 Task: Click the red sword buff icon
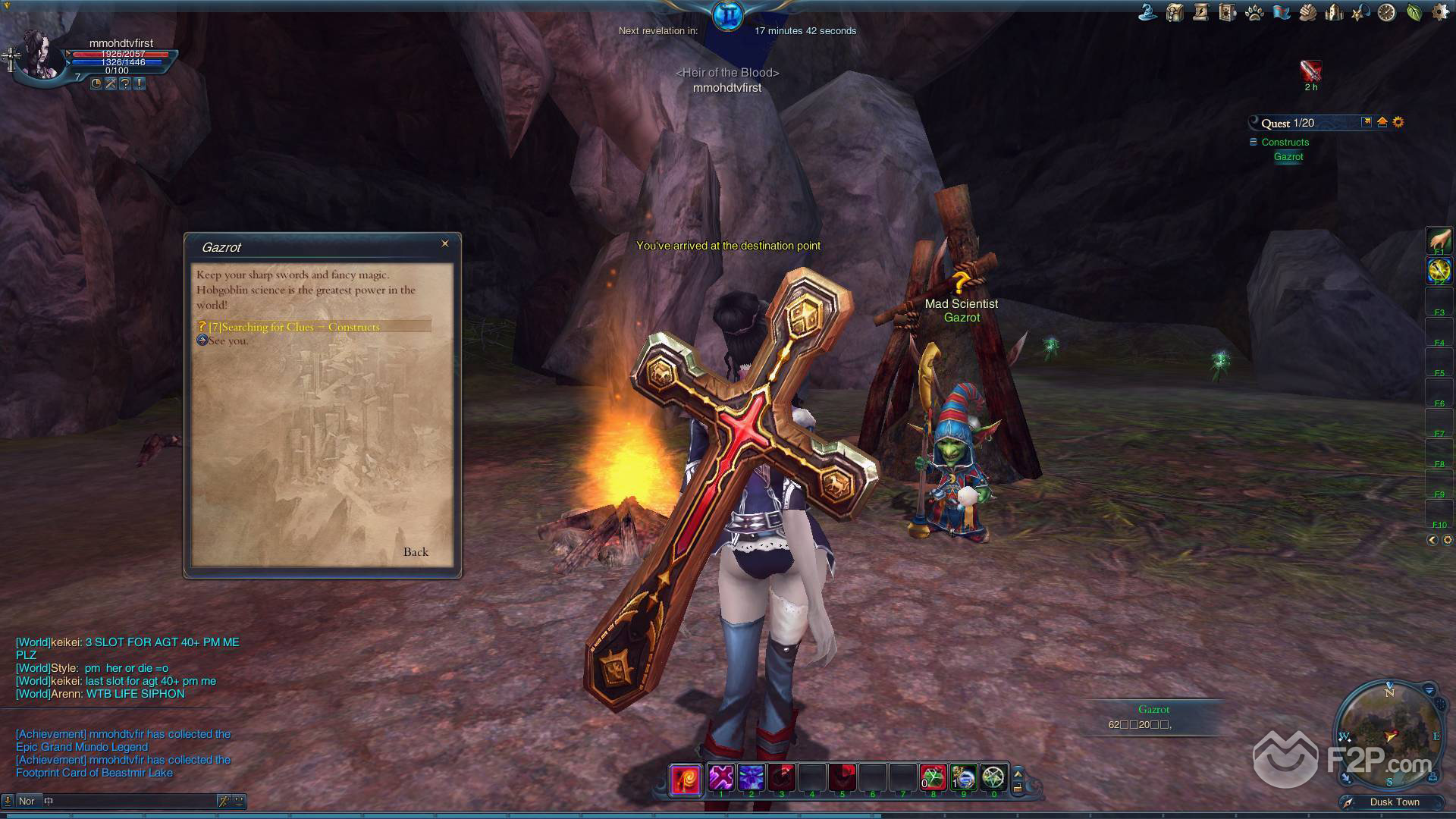point(1310,71)
